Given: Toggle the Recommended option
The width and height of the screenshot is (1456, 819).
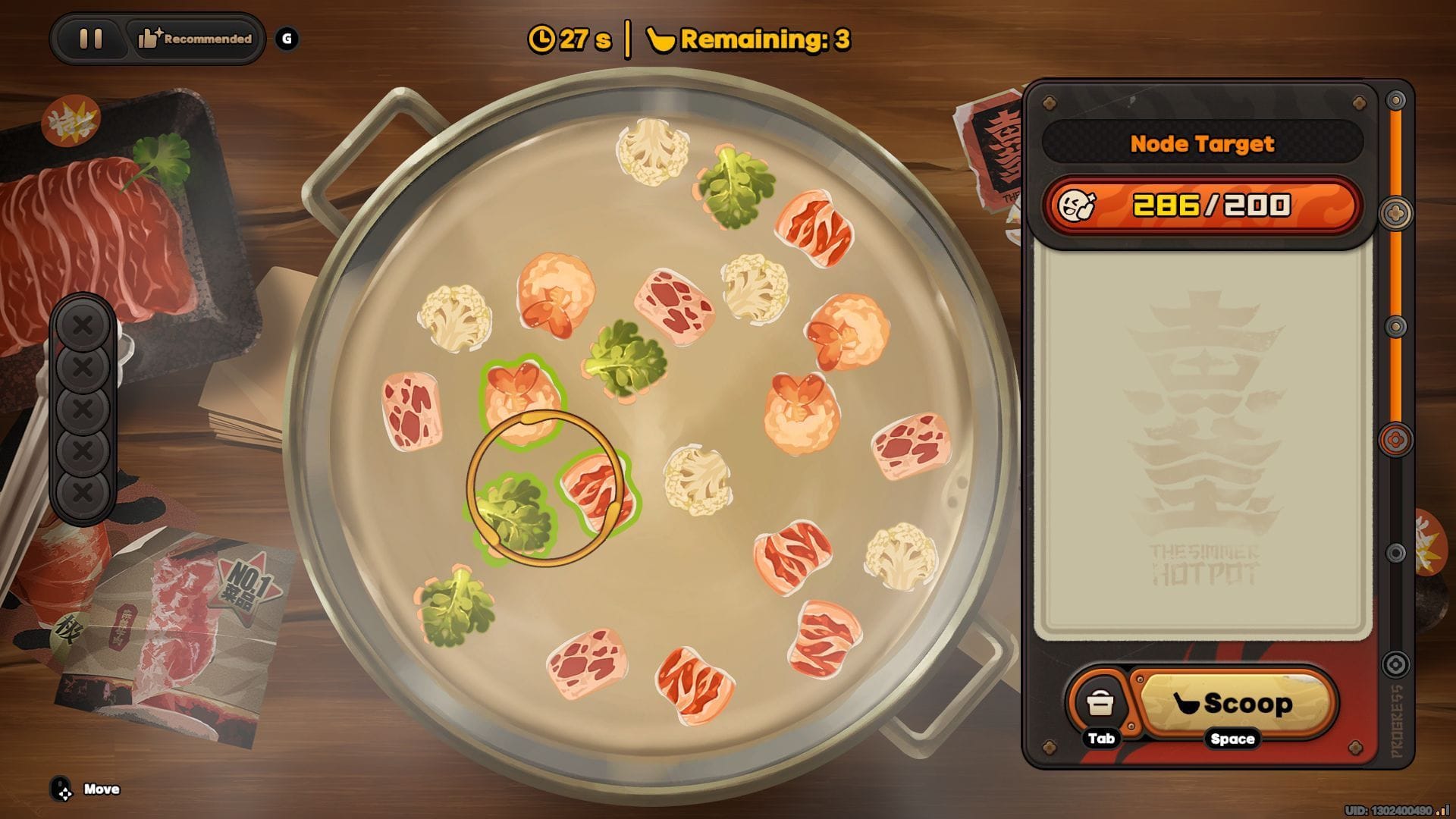Looking at the screenshot, I should pyautogui.click(x=195, y=39).
